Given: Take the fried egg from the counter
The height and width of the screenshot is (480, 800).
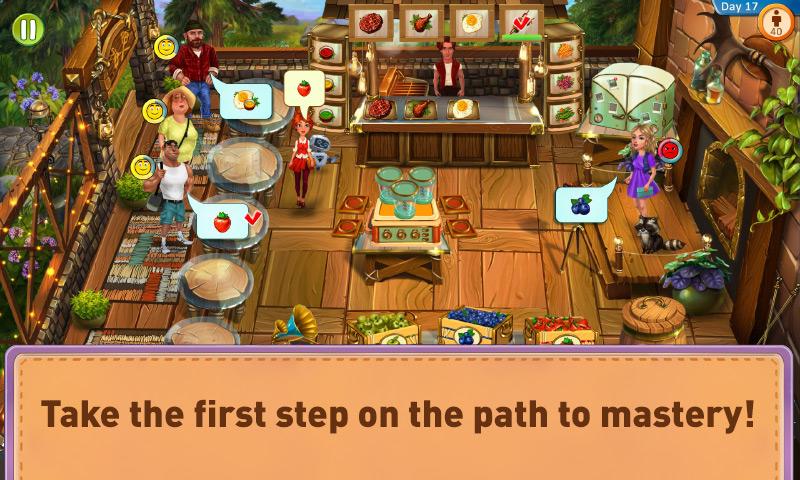Looking at the screenshot, I should tap(462, 107).
